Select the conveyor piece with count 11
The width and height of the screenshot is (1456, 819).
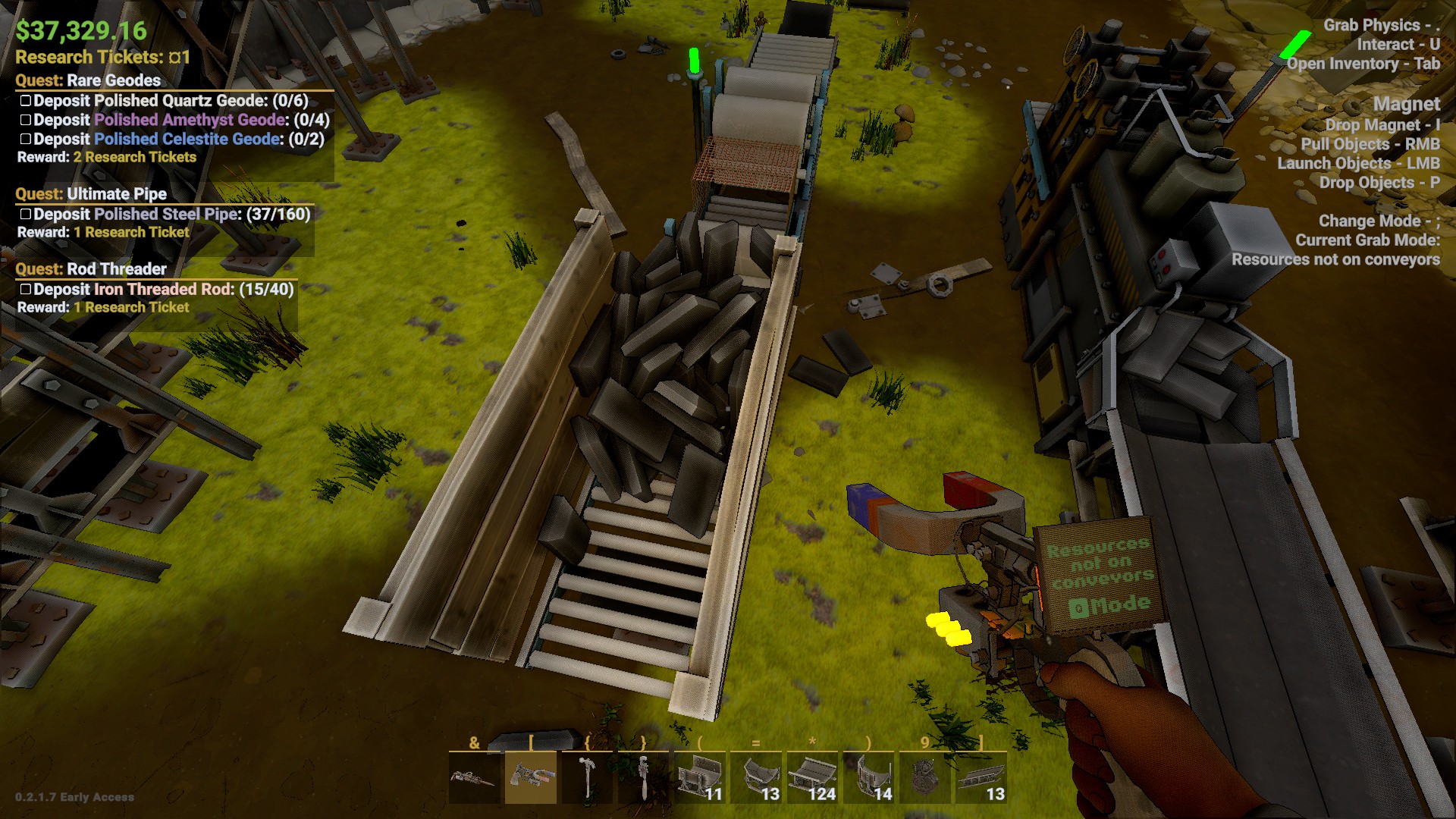tap(699, 777)
